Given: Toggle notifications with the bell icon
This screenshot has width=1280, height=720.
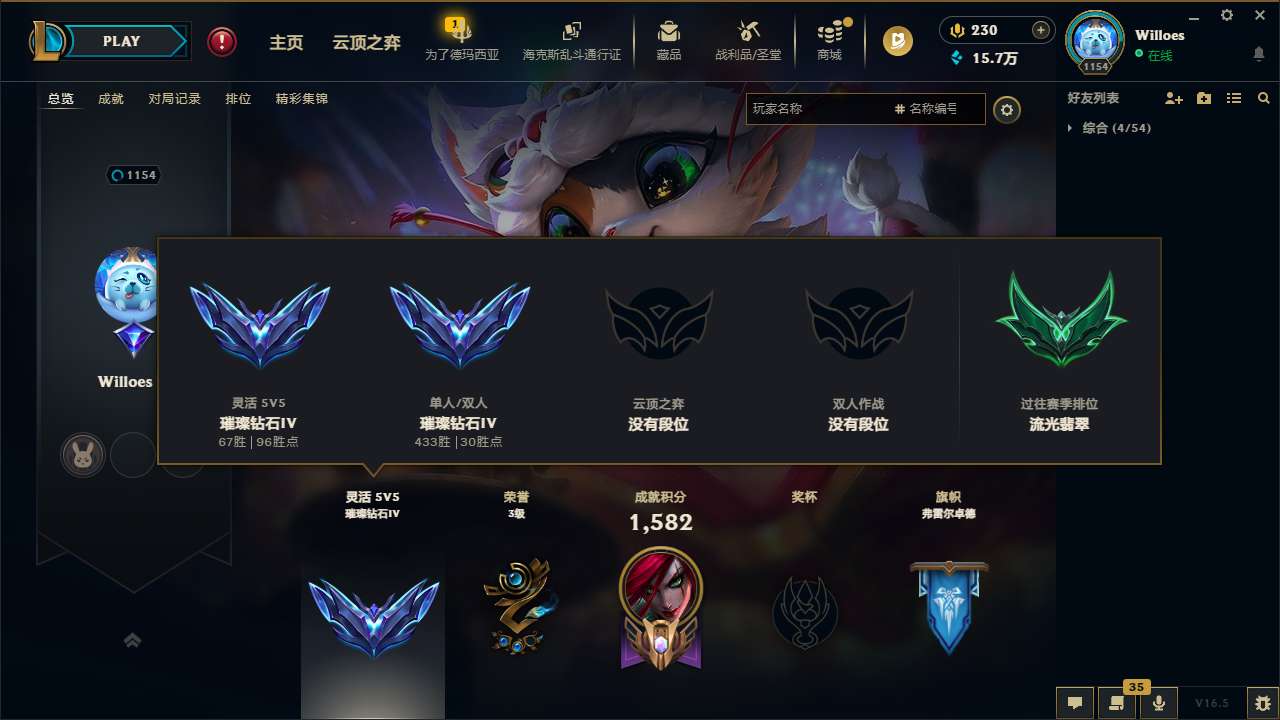Looking at the screenshot, I should [1258, 55].
